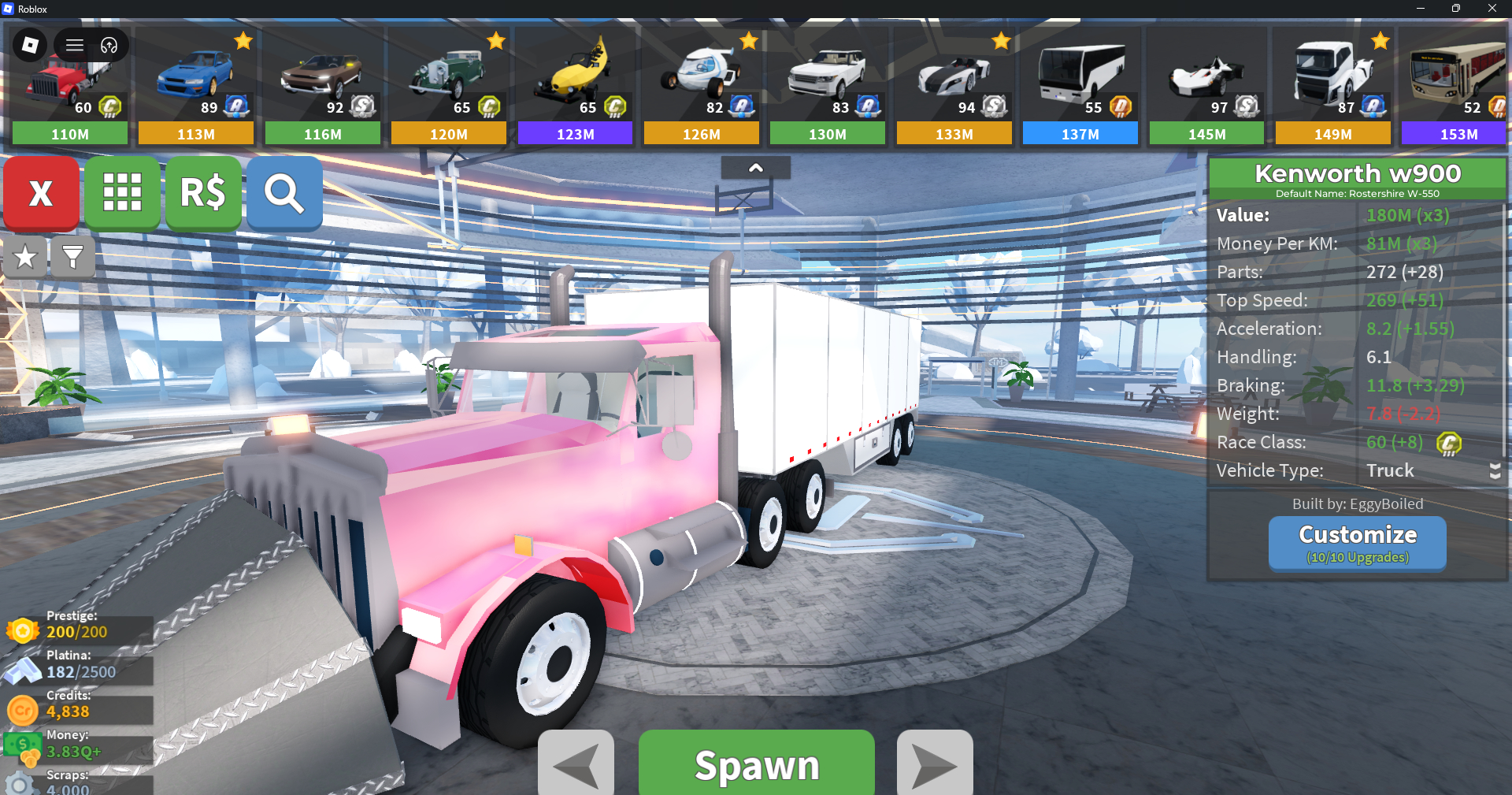
Task: Collapse the vehicle list with up arrow
Action: [x=755, y=168]
